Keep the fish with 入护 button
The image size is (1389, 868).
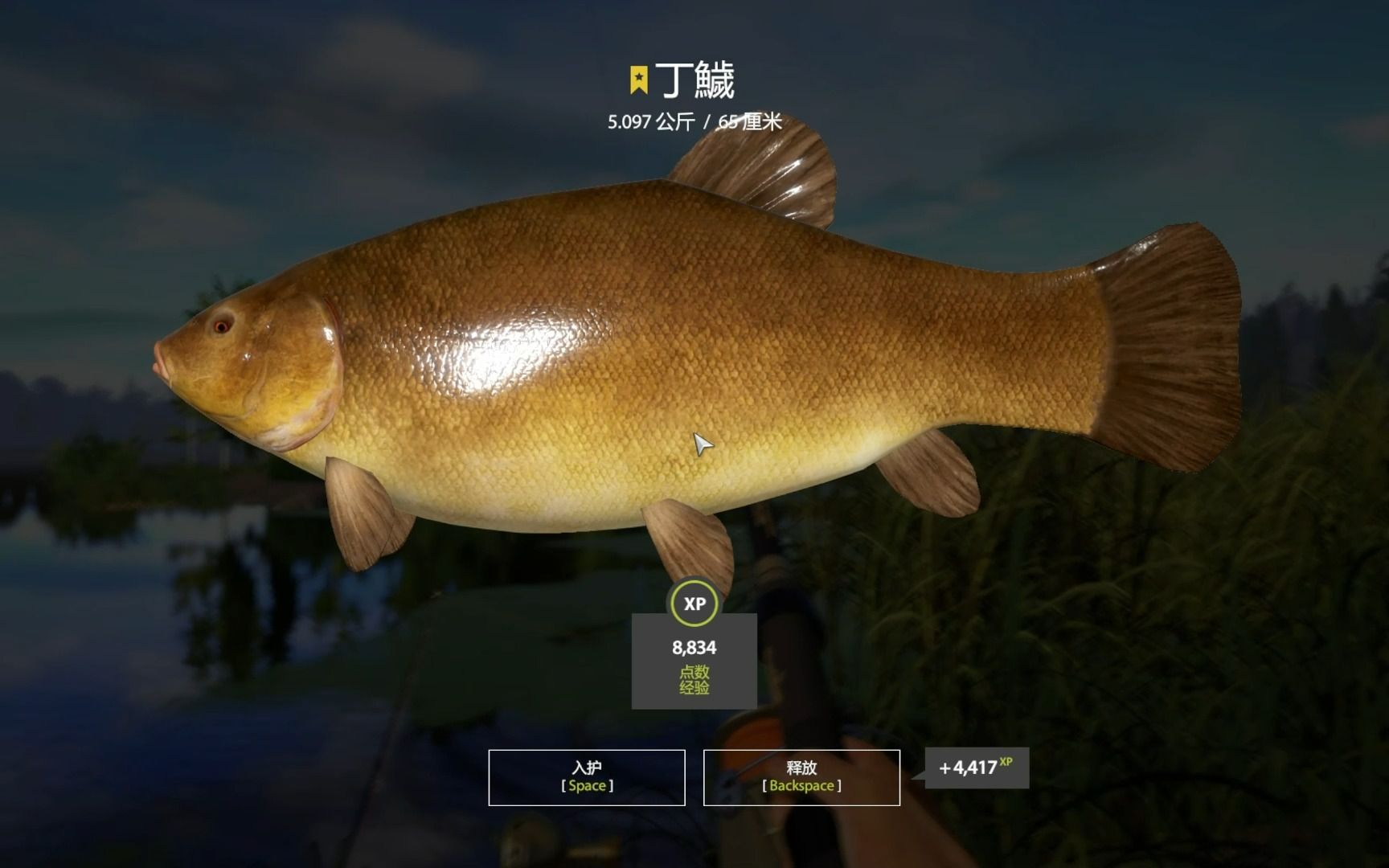tap(587, 776)
